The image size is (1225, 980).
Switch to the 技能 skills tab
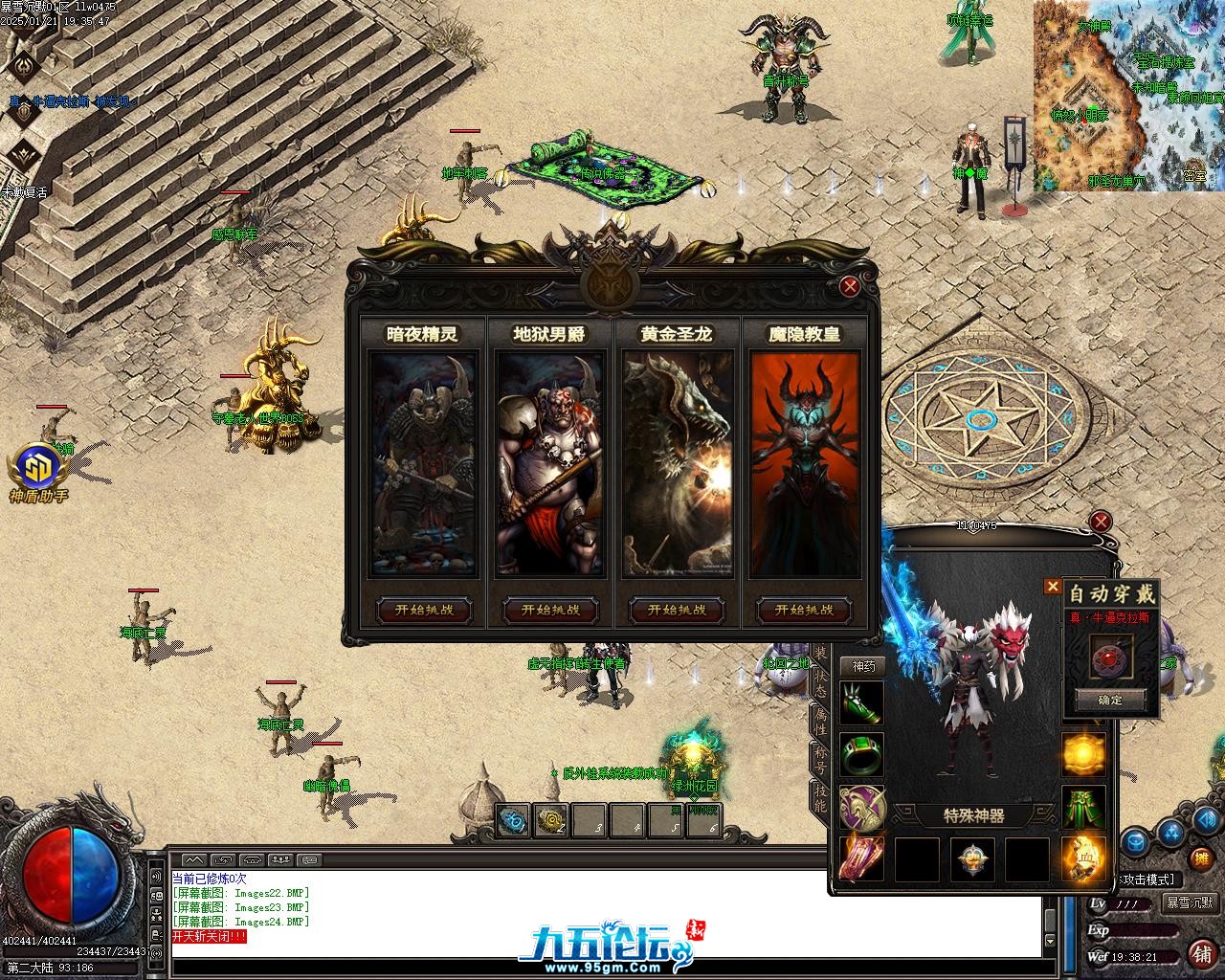point(820,797)
